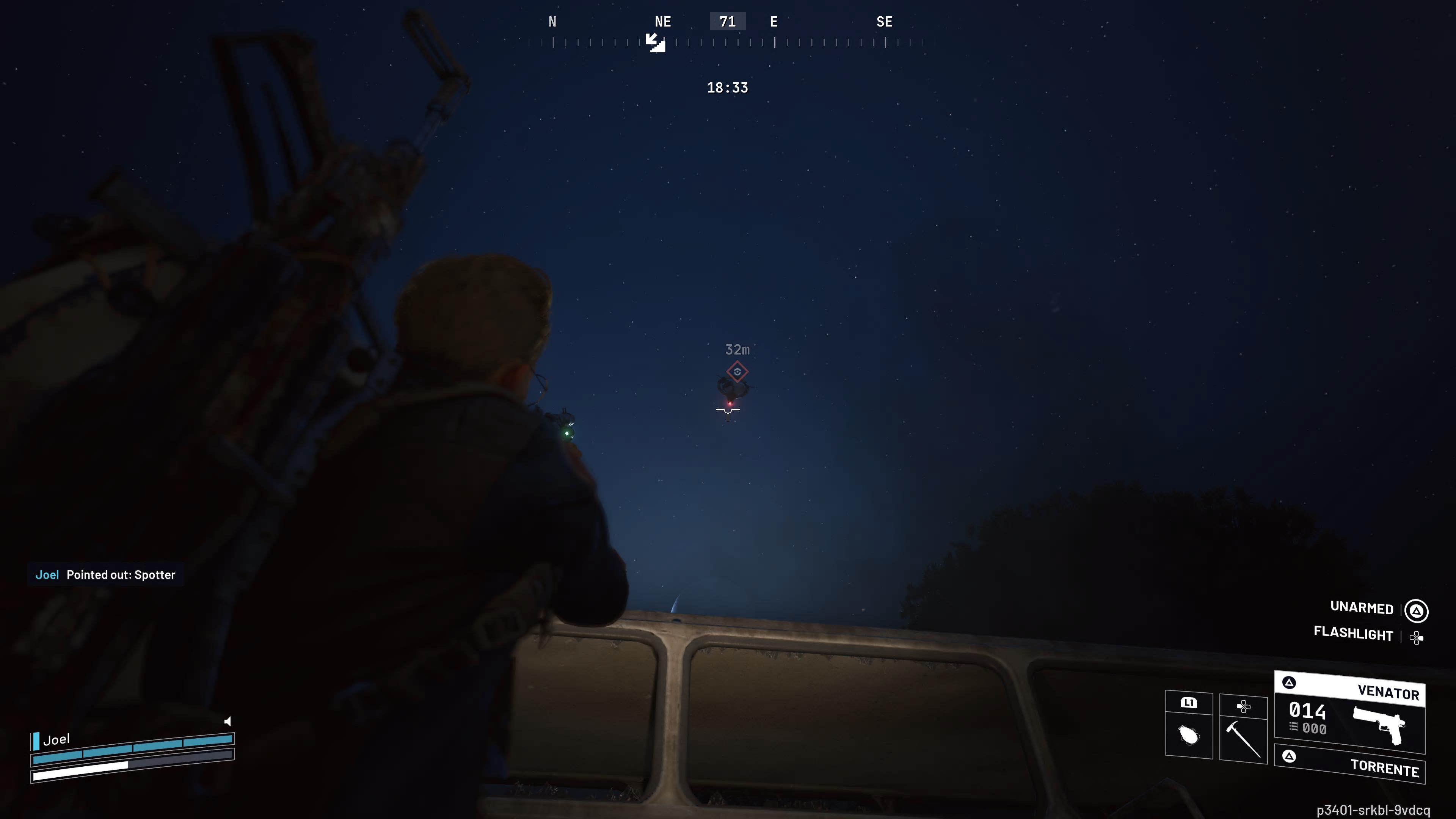The height and width of the screenshot is (819, 1456).
Task: Open the compass heading indicator showing 71
Action: tap(728, 21)
